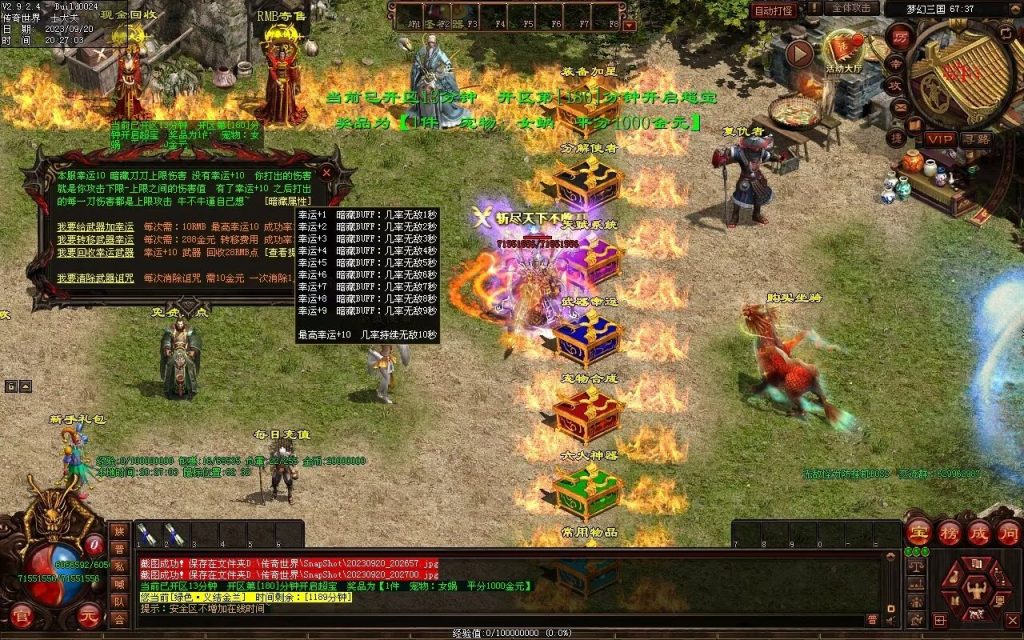Image resolution: width=1024 pixels, height=640 pixels.
Task: Use the first scroll in quickbar
Action: point(146,535)
